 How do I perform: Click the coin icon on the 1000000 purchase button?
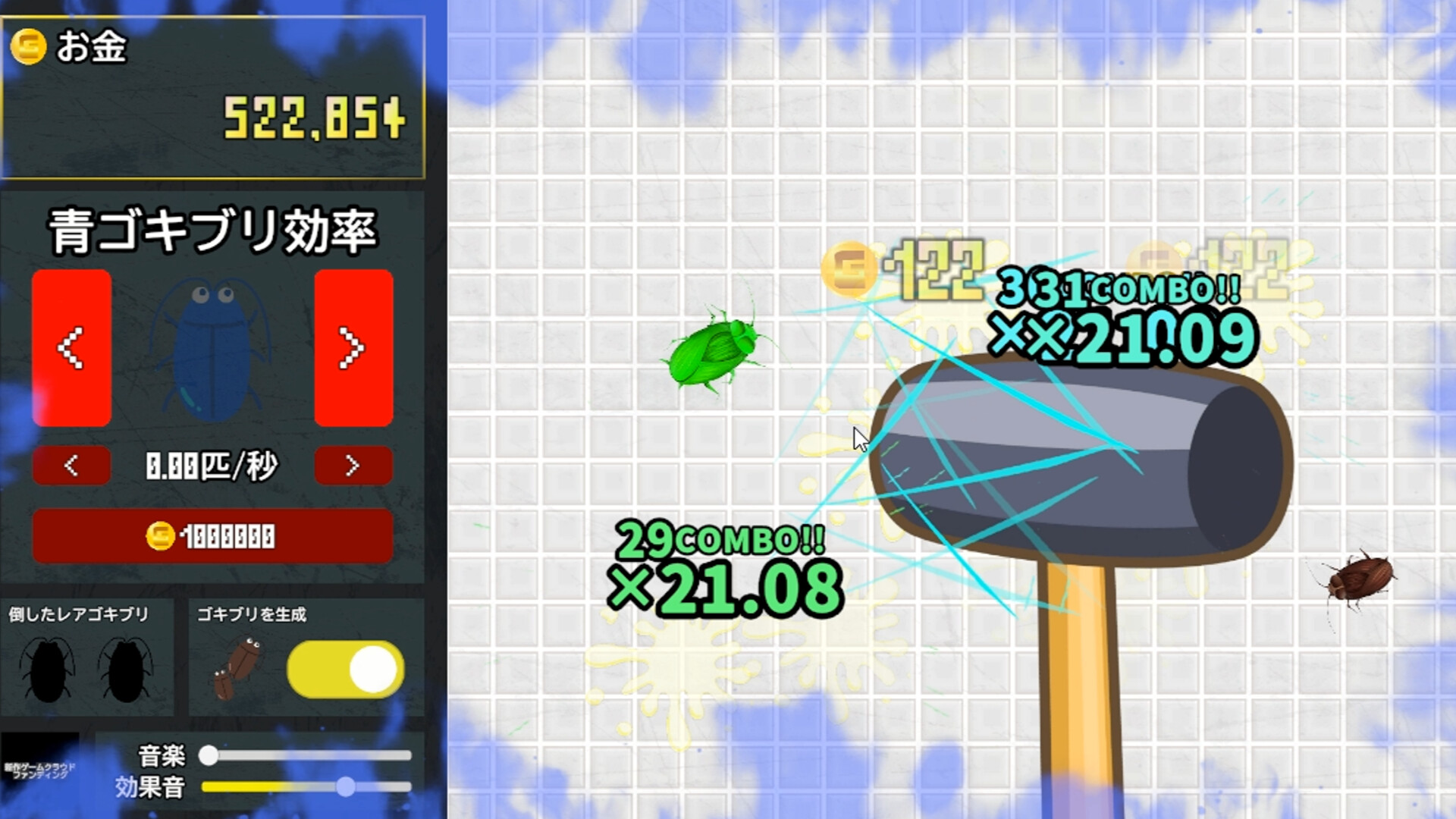160,535
